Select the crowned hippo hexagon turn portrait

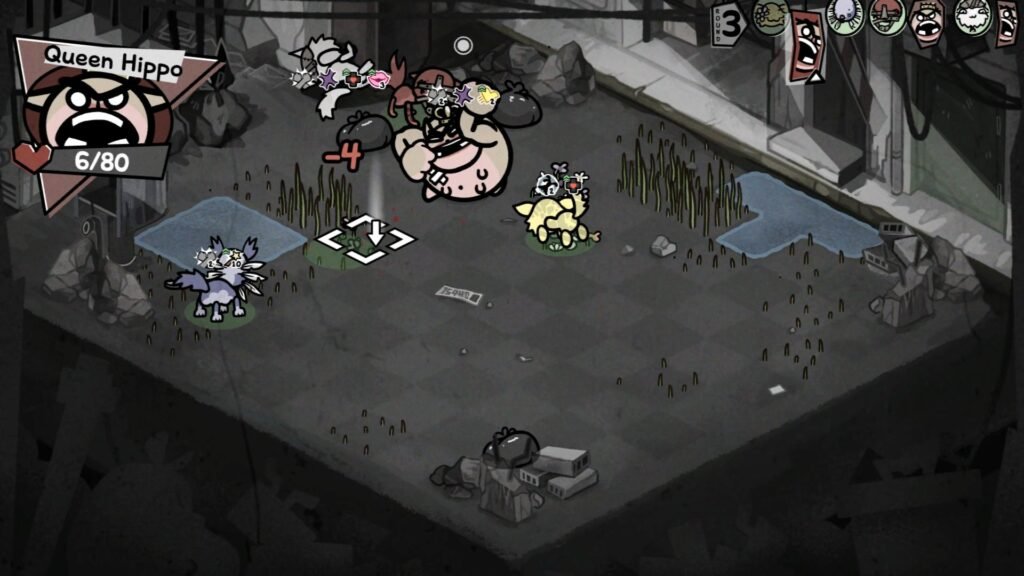pos(926,19)
